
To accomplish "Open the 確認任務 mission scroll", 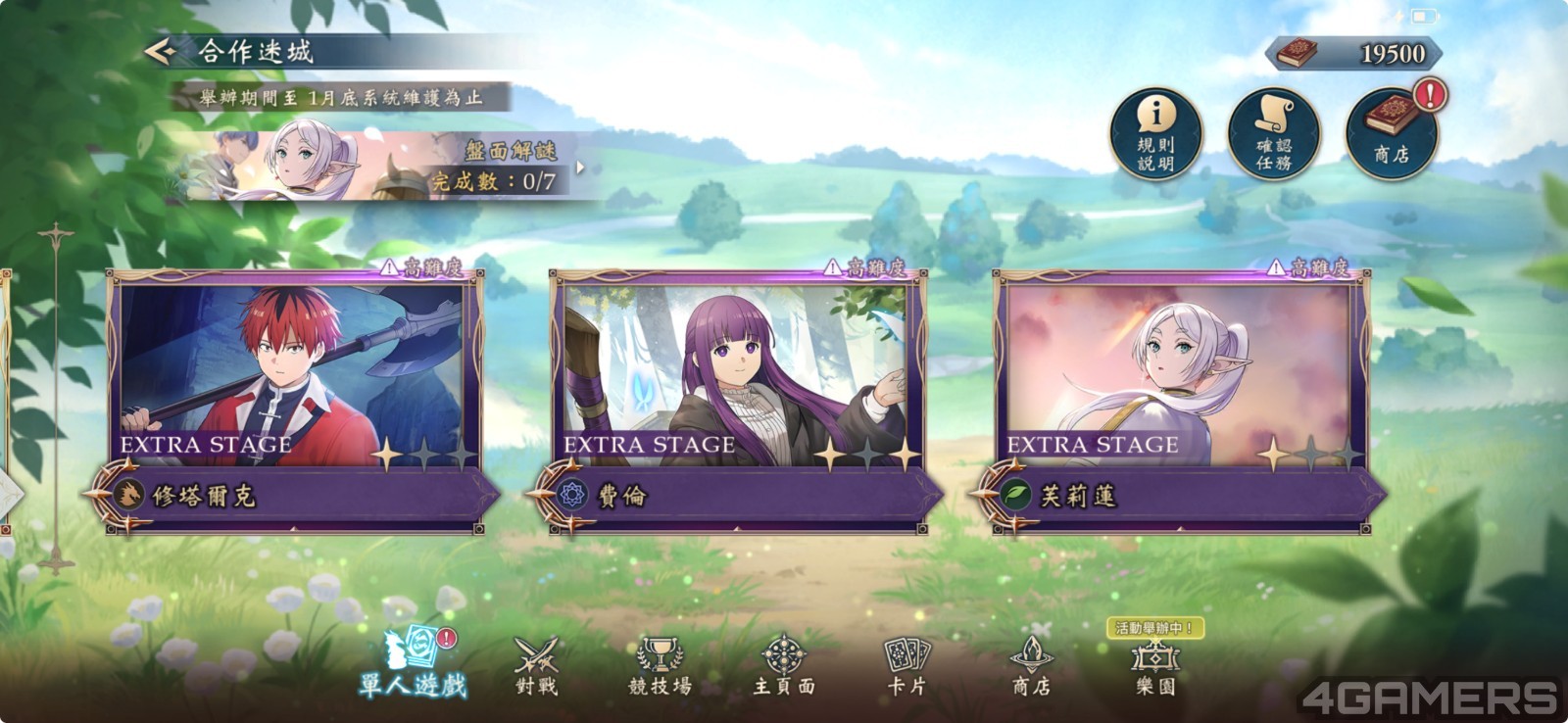I will 1273,133.
